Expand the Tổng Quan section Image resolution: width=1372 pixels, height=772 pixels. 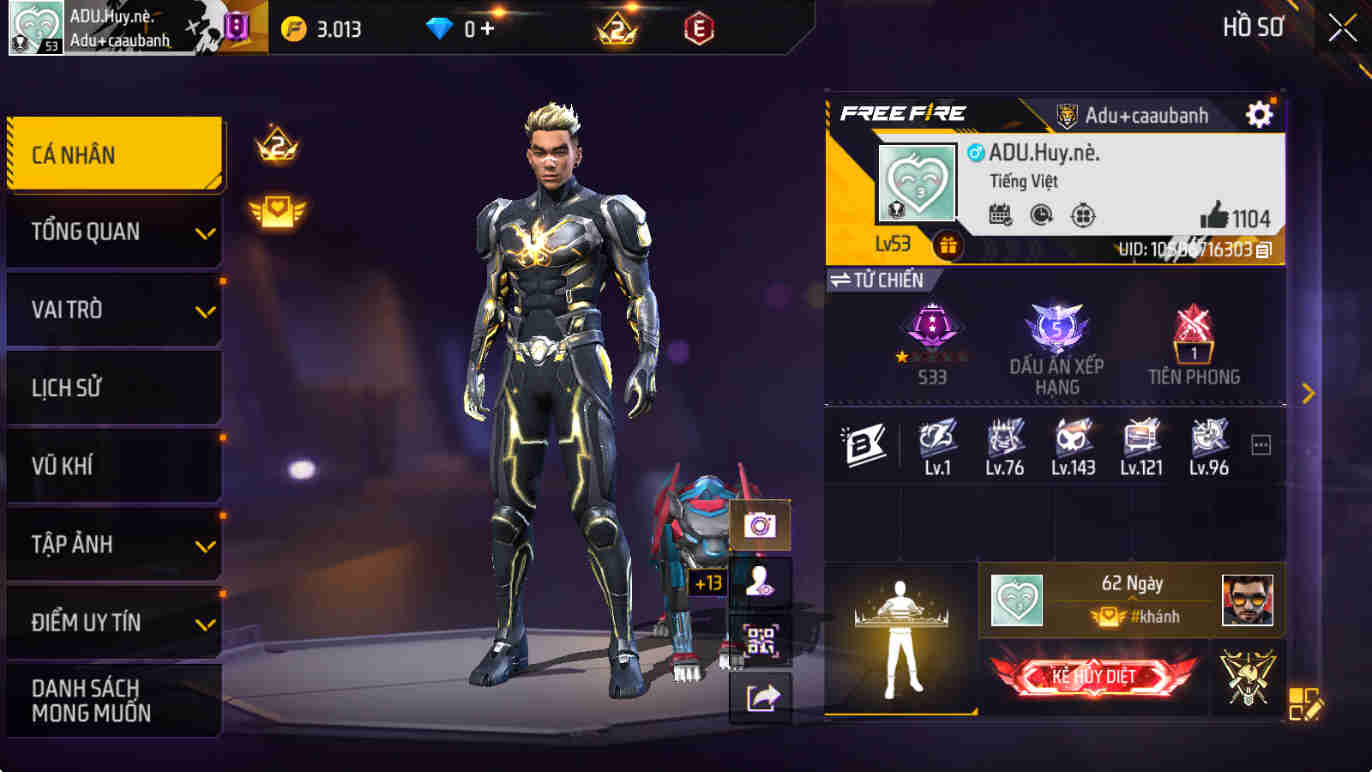tap(113, 232)
